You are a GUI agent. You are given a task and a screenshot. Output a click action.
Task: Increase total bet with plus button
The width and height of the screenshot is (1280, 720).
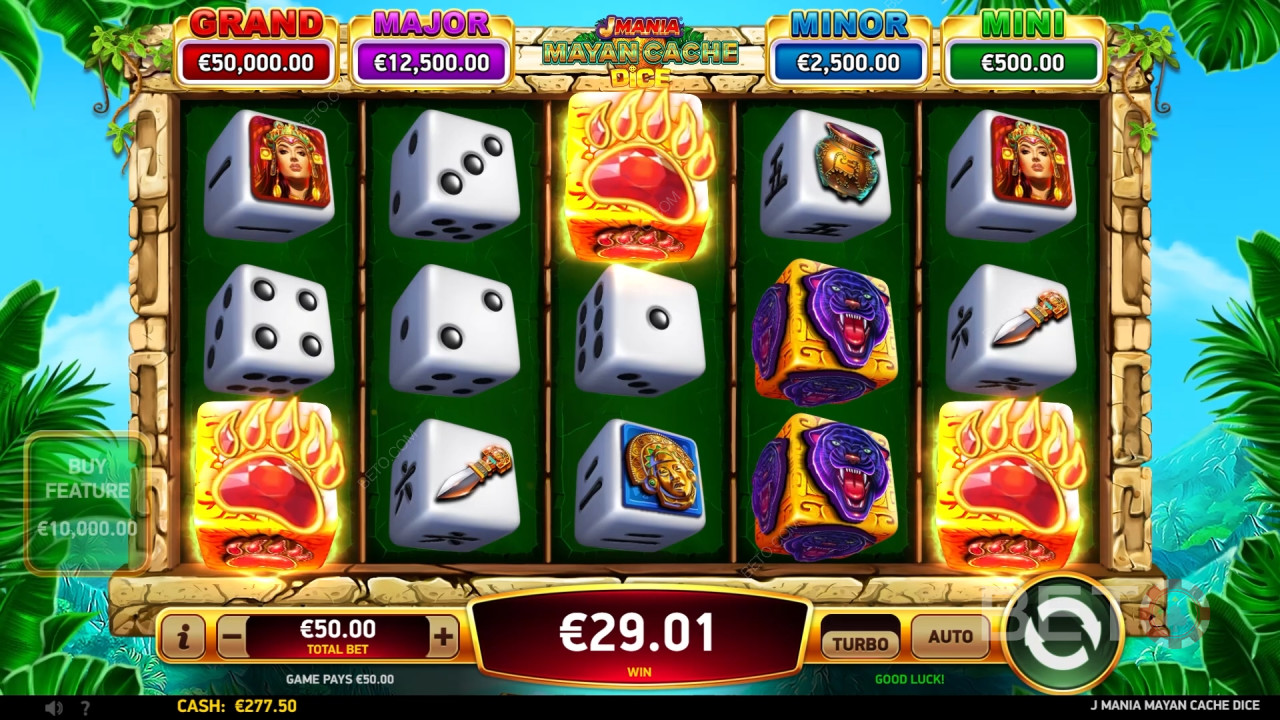pos(444,636)
